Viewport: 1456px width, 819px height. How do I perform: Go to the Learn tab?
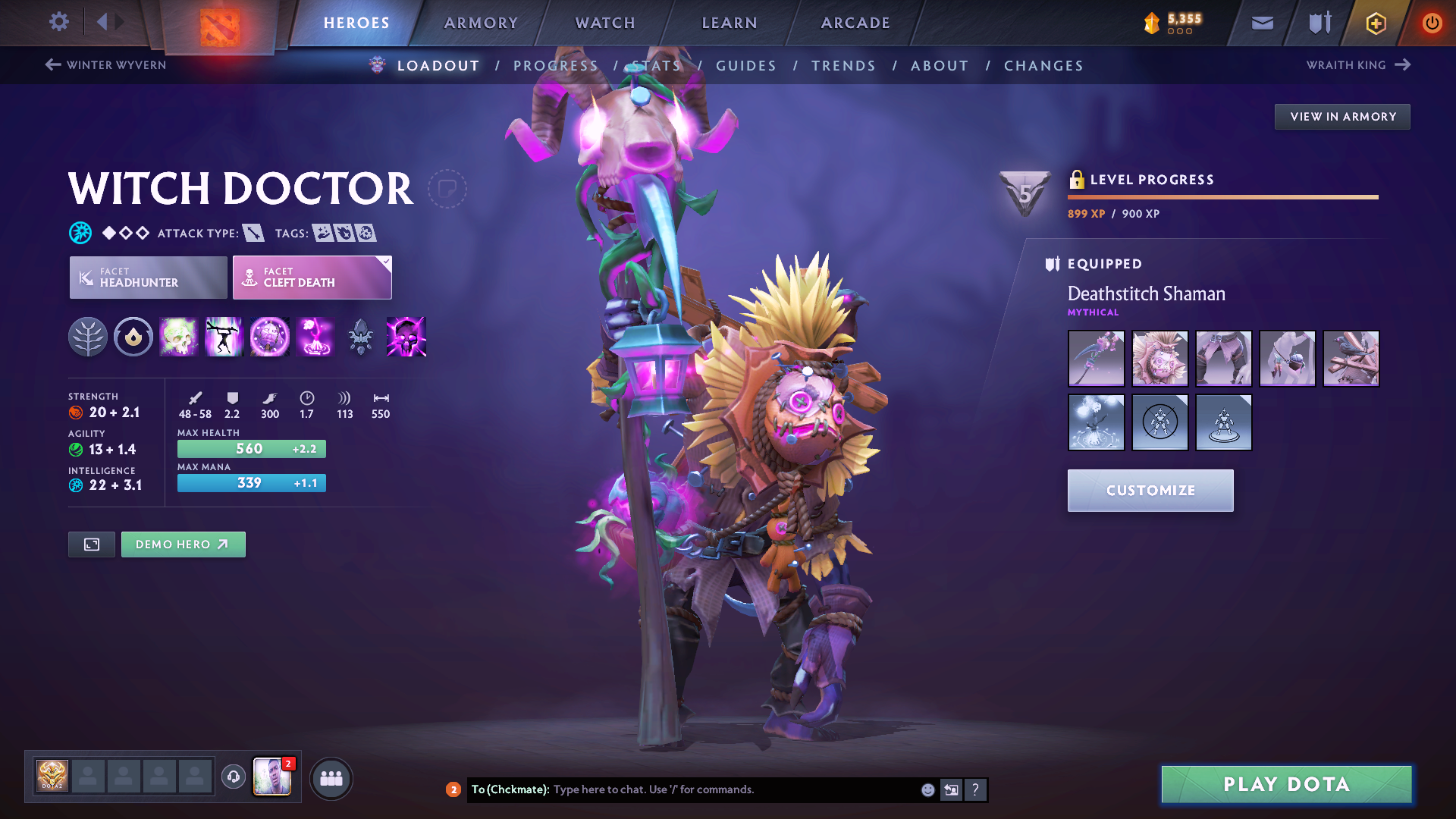click(x=730, y=23)
